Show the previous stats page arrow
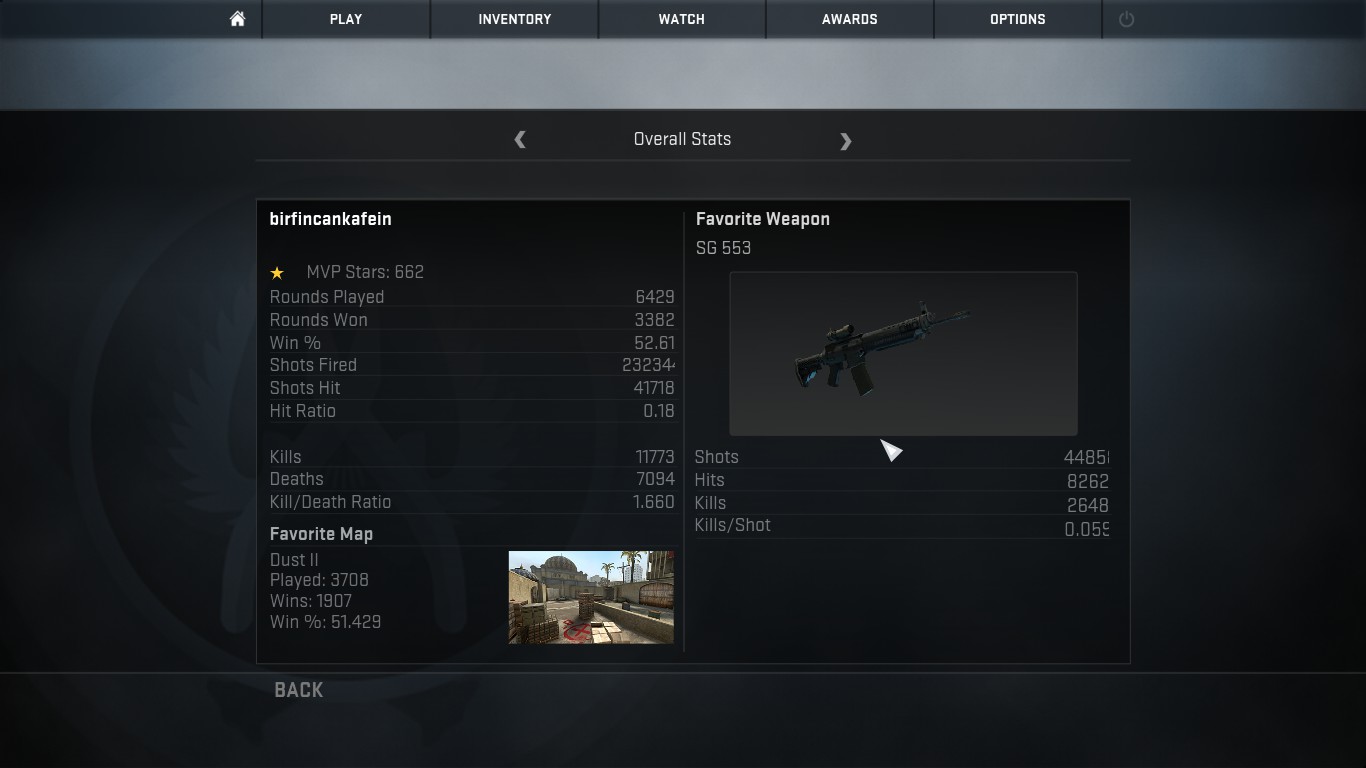1366x768 pixels. tap(520, 140)
